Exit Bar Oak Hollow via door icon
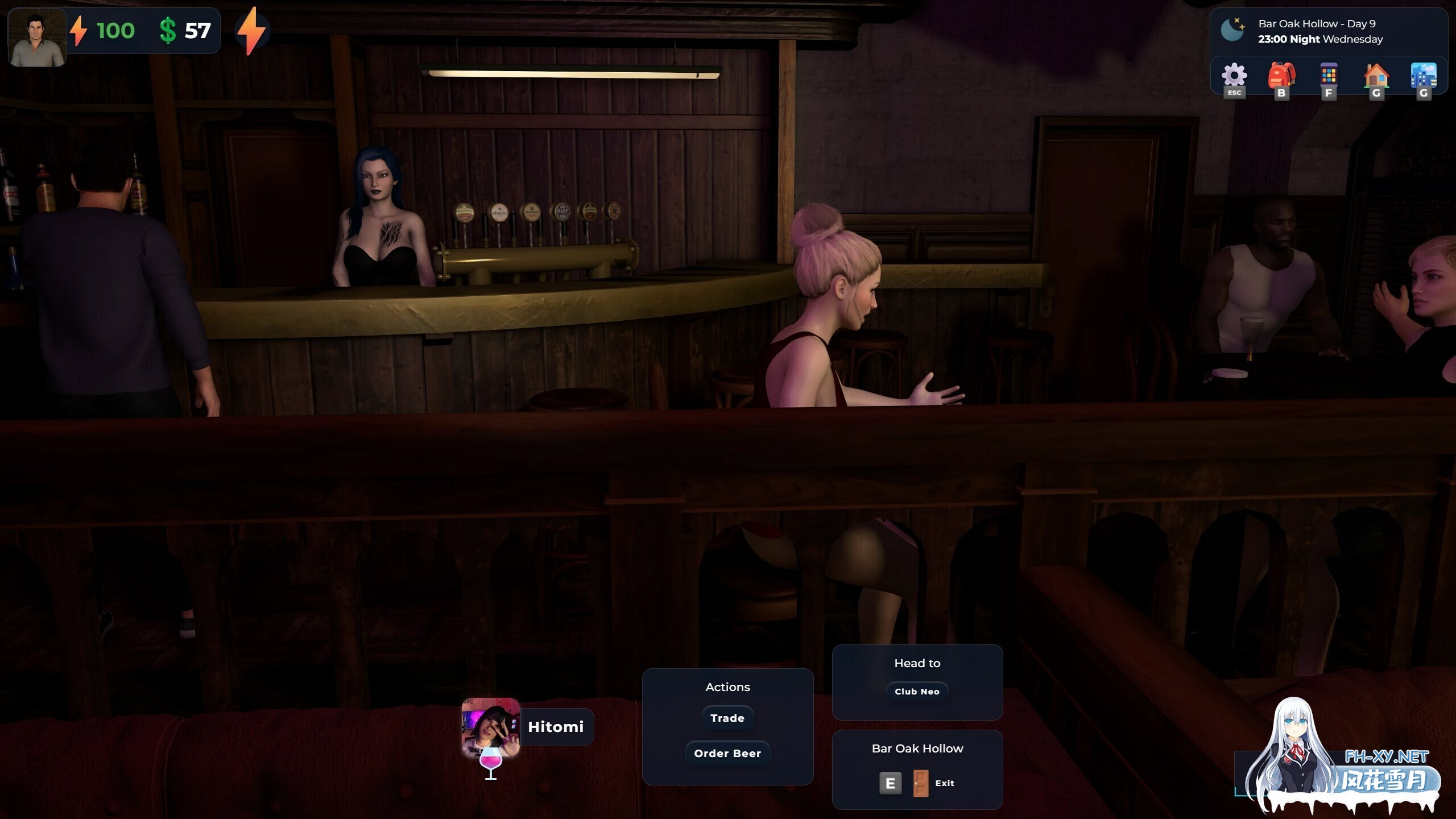The width and height of the screenshot is (1456, 819). [921, 783]
